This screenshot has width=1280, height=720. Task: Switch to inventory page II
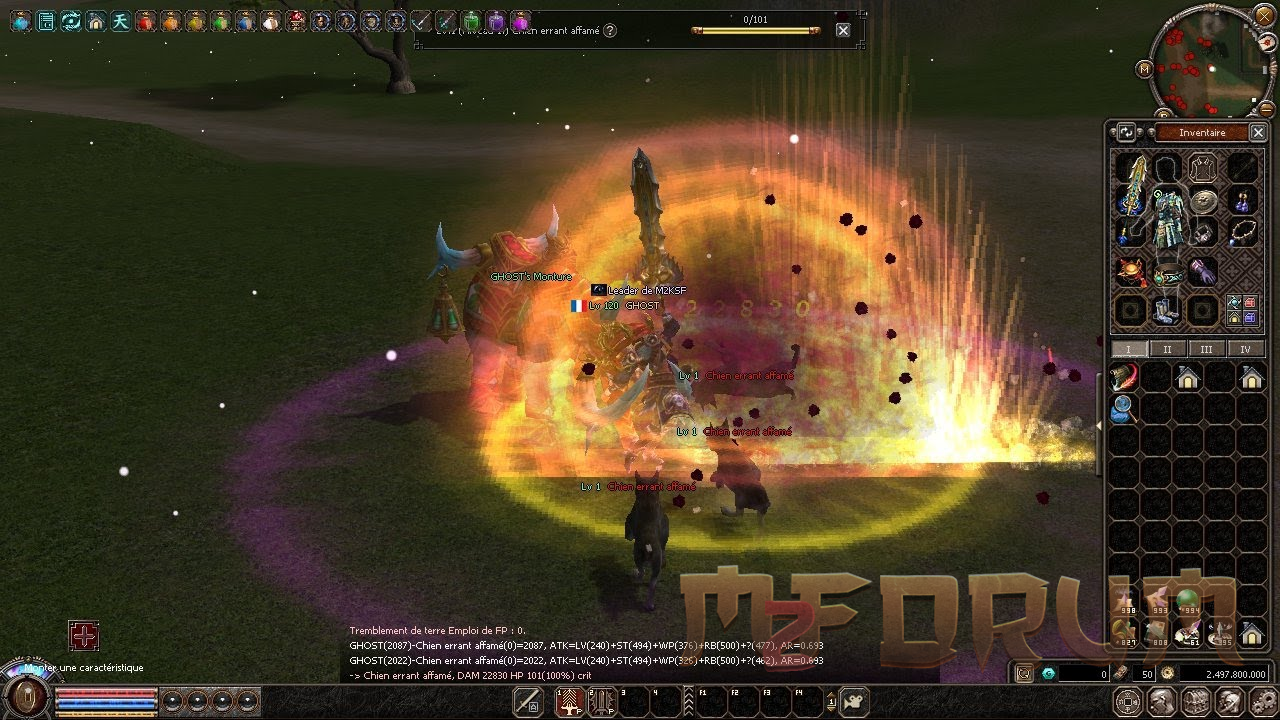(x=1167, y=349)
